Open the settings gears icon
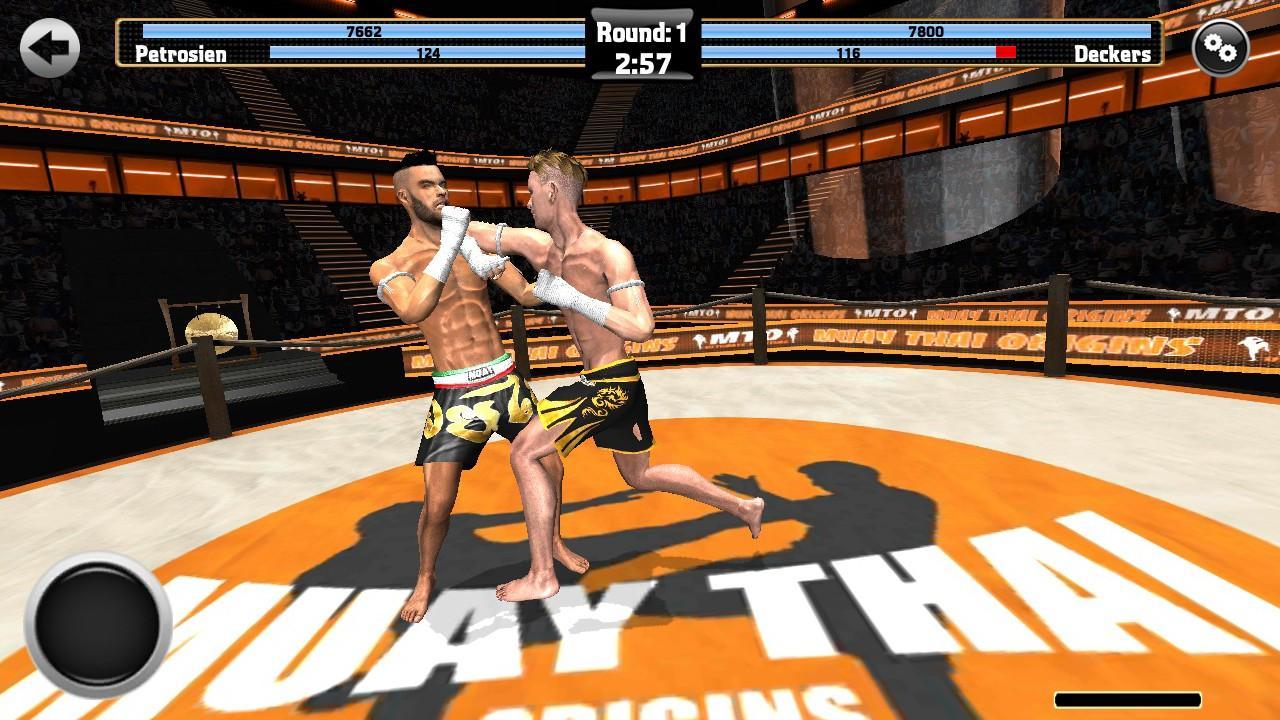Screen dimensions: 1280x720 pos(1222,46)
